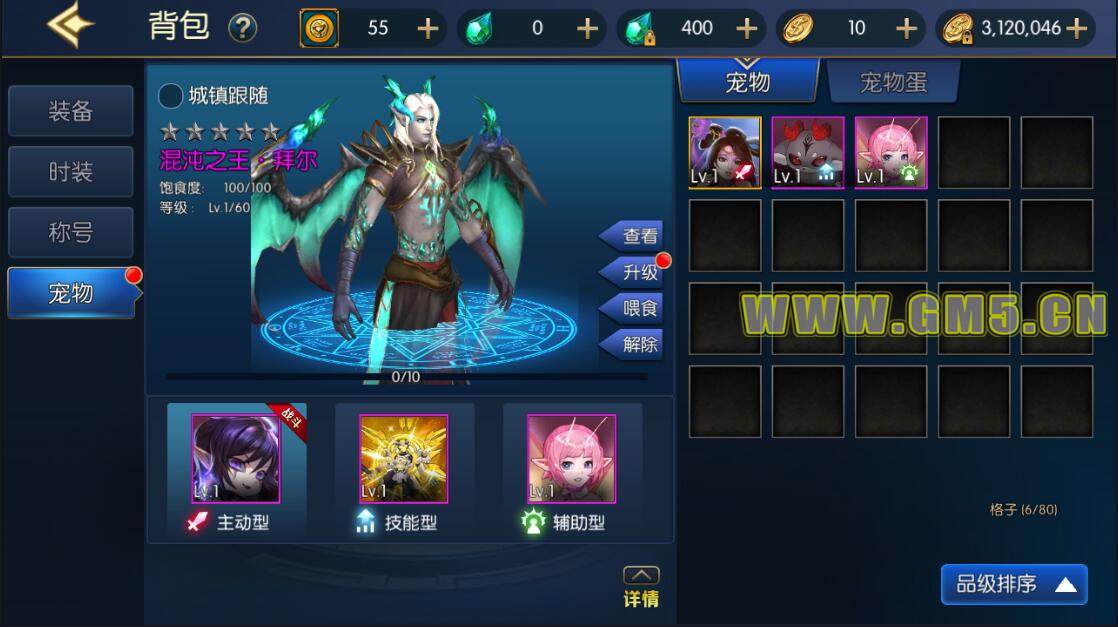Open the 品级排序 sort dropdown
Image resolution: width=1118 pixels, height=627 pixels.
point(1014,584)
